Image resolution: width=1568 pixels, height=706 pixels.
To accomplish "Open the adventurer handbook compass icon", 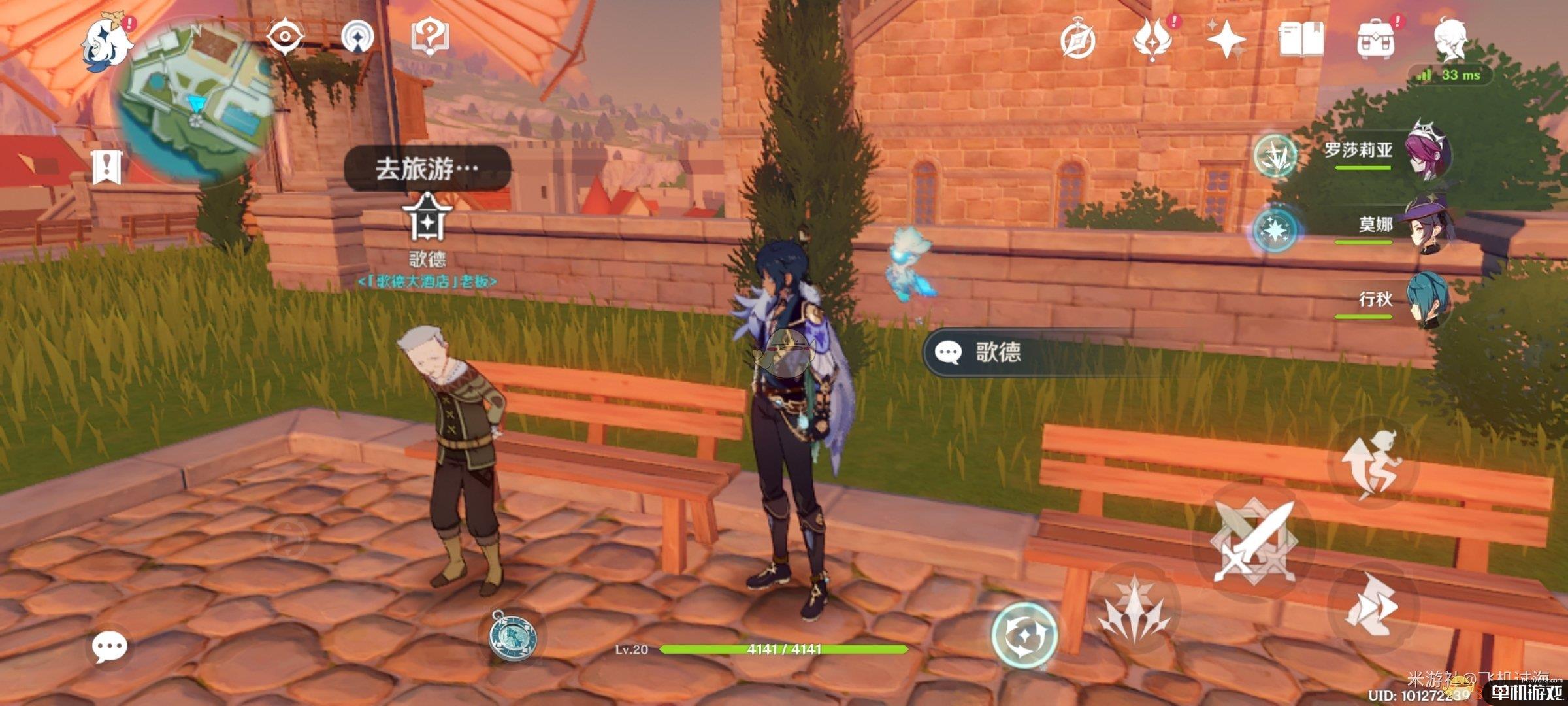I will coord(1078,41).
